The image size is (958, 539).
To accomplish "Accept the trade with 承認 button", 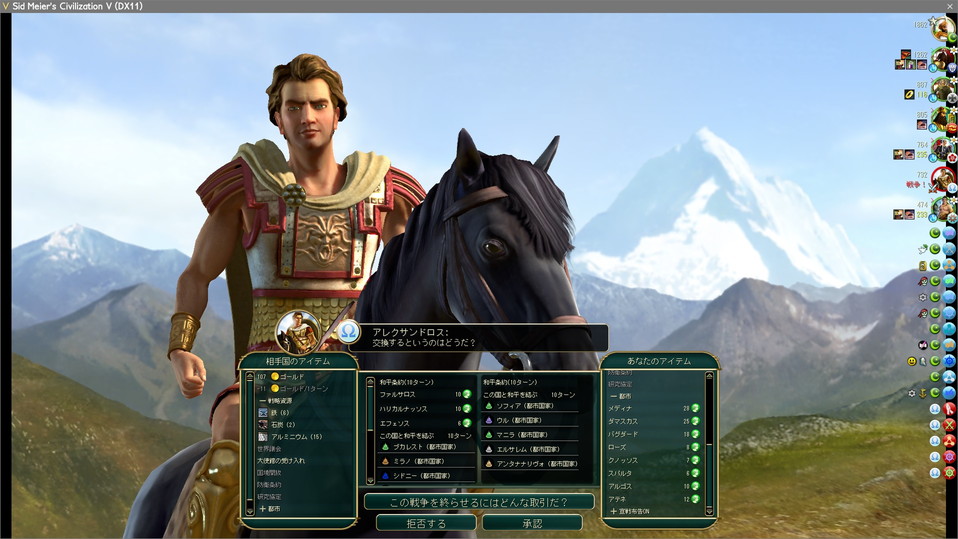I will 531,523.
